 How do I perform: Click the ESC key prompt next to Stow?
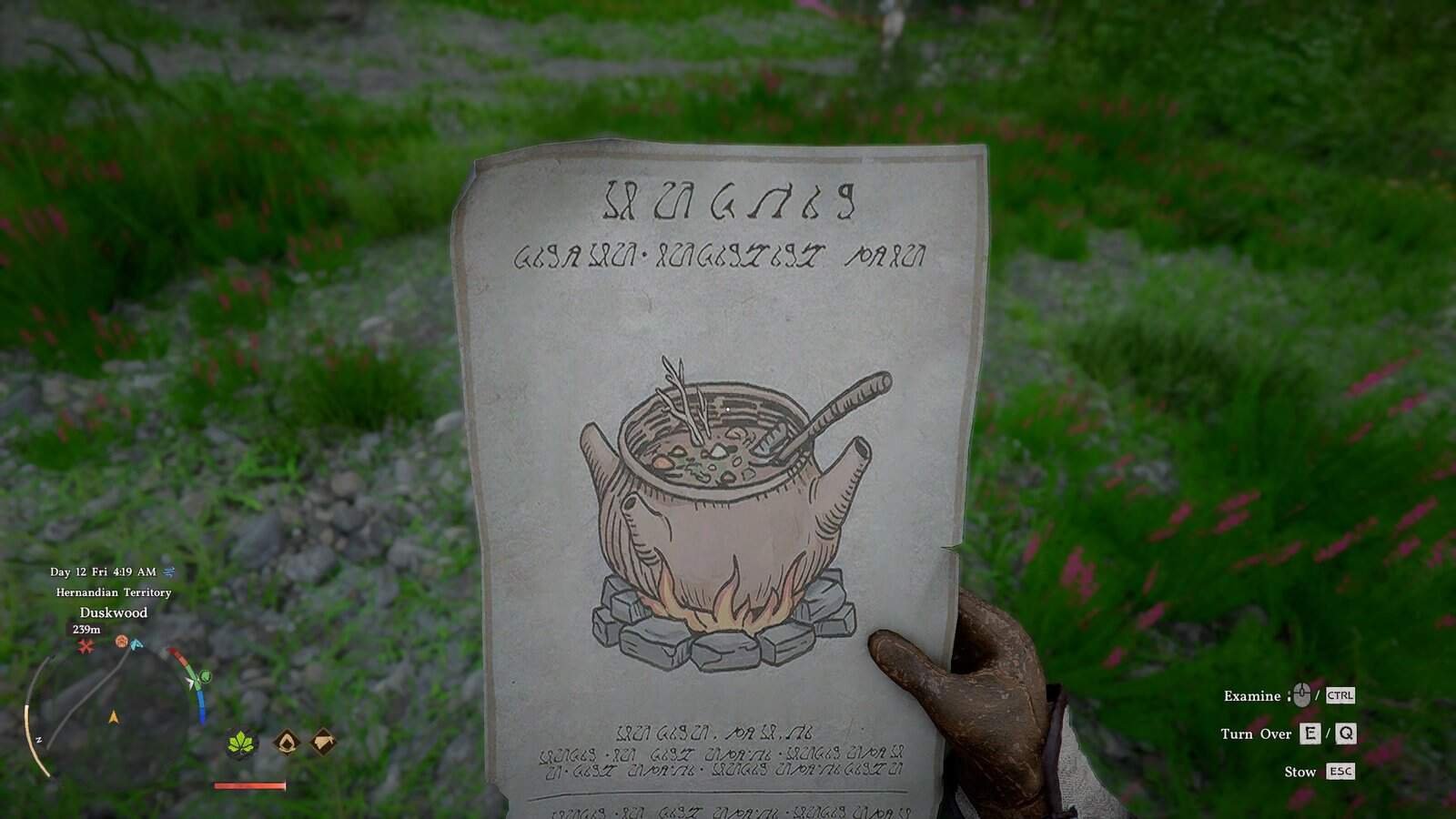[x=1340, y=772]
